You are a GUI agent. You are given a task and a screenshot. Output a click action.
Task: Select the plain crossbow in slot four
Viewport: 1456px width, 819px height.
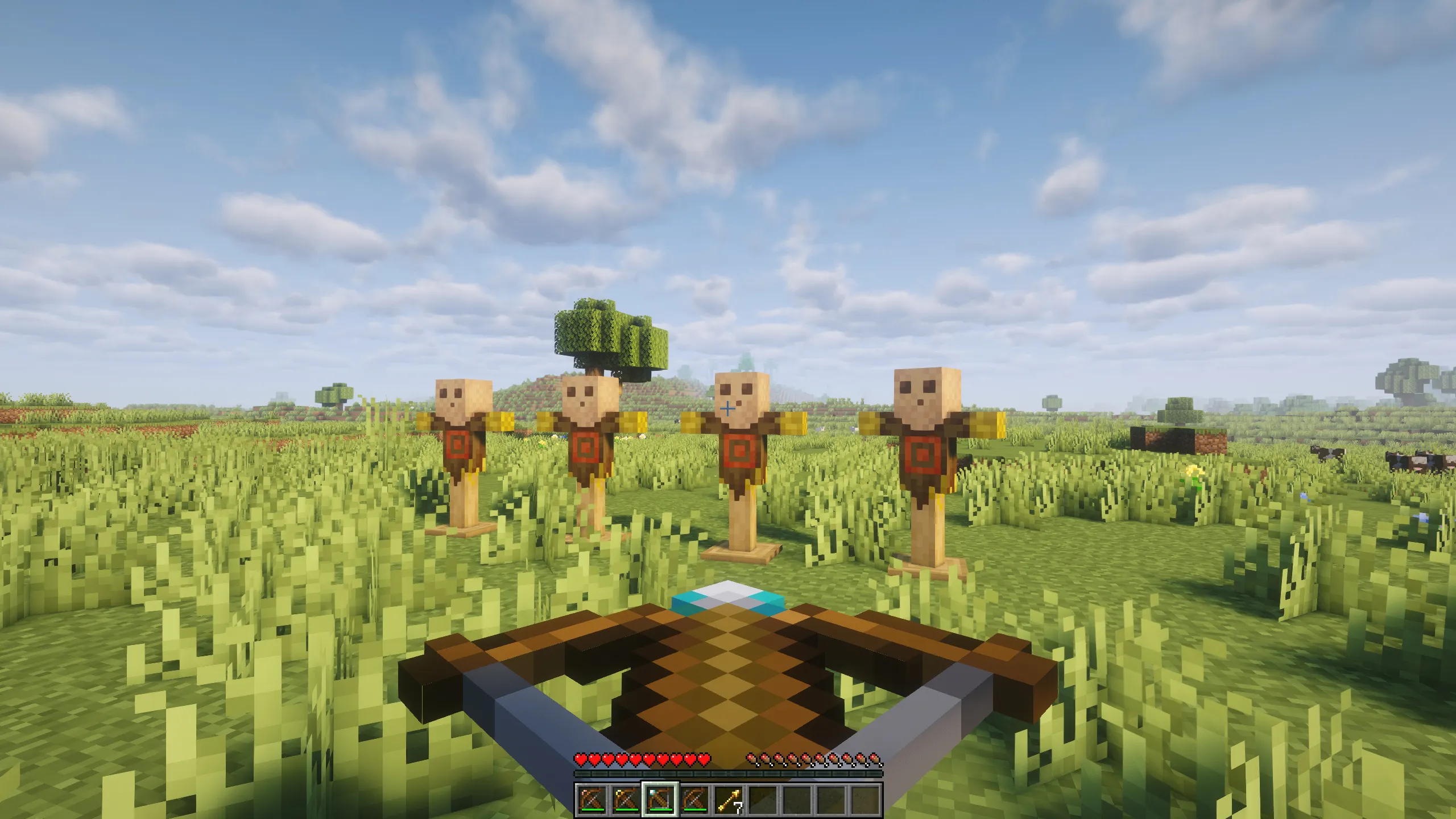tap(694, 801)
